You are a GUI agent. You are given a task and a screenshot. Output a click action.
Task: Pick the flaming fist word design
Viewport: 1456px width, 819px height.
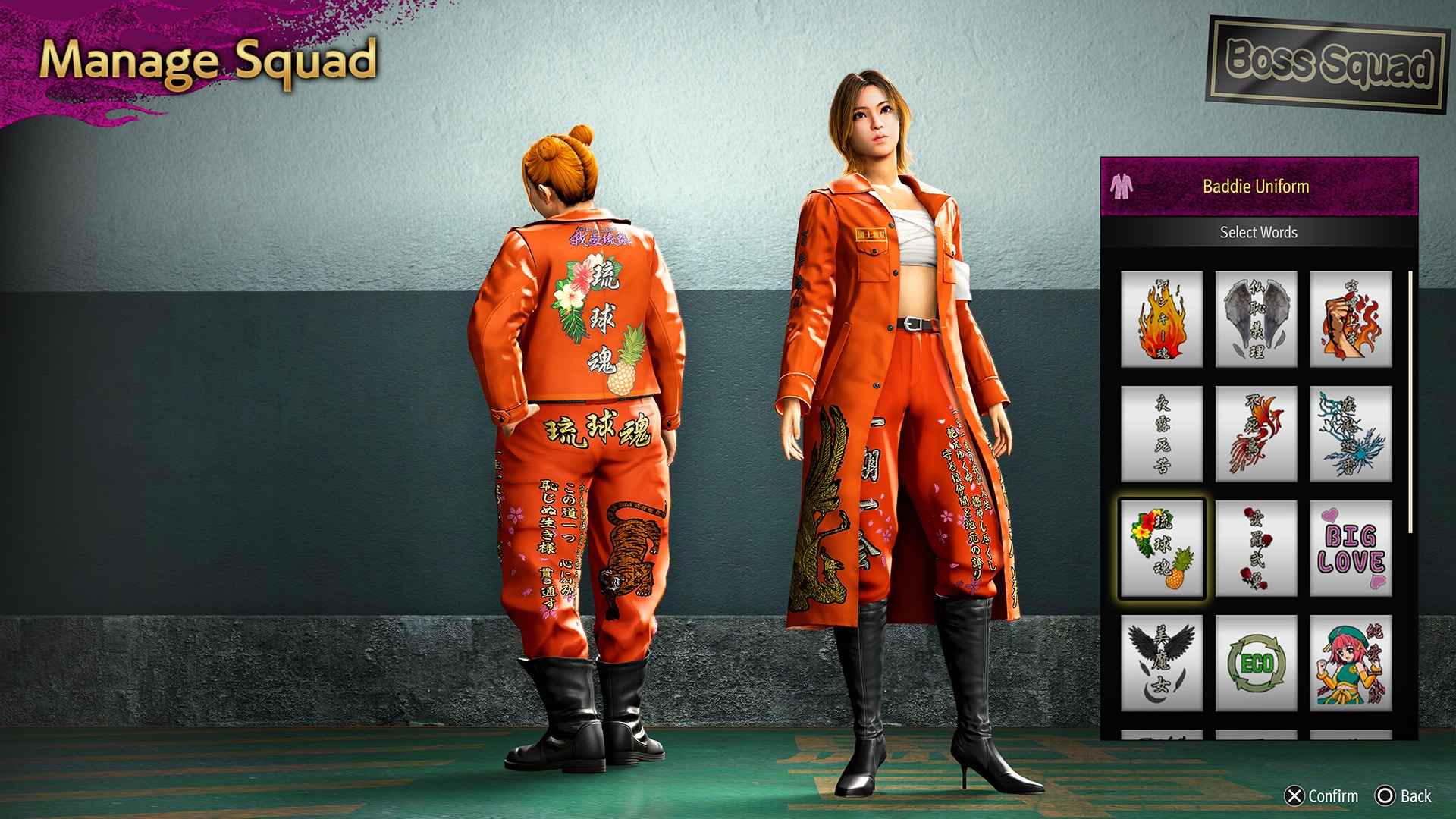(x=1351, y=319)
